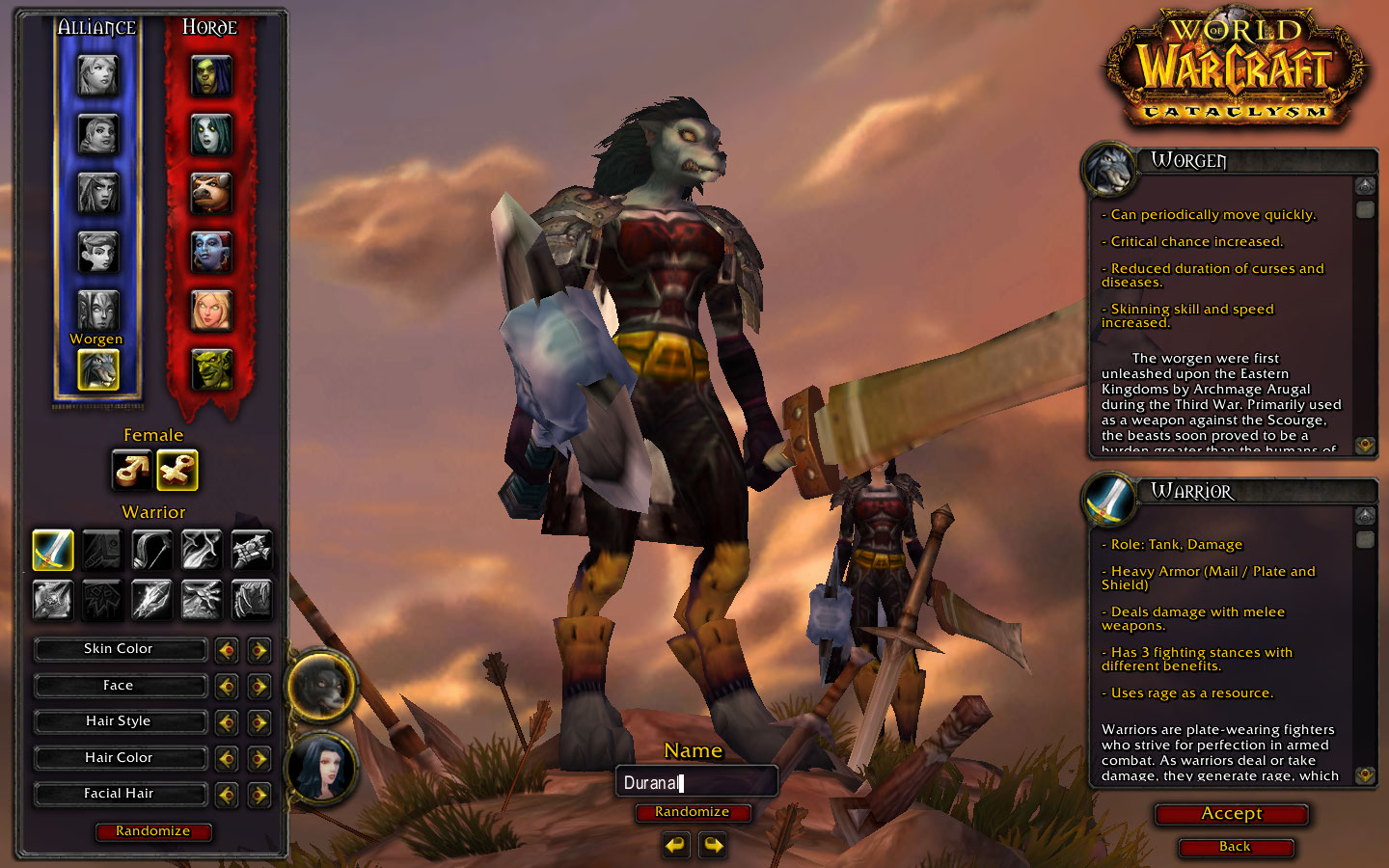
Task: Switch gender to male
Action: pyautogui.click(x=131, y=471)
